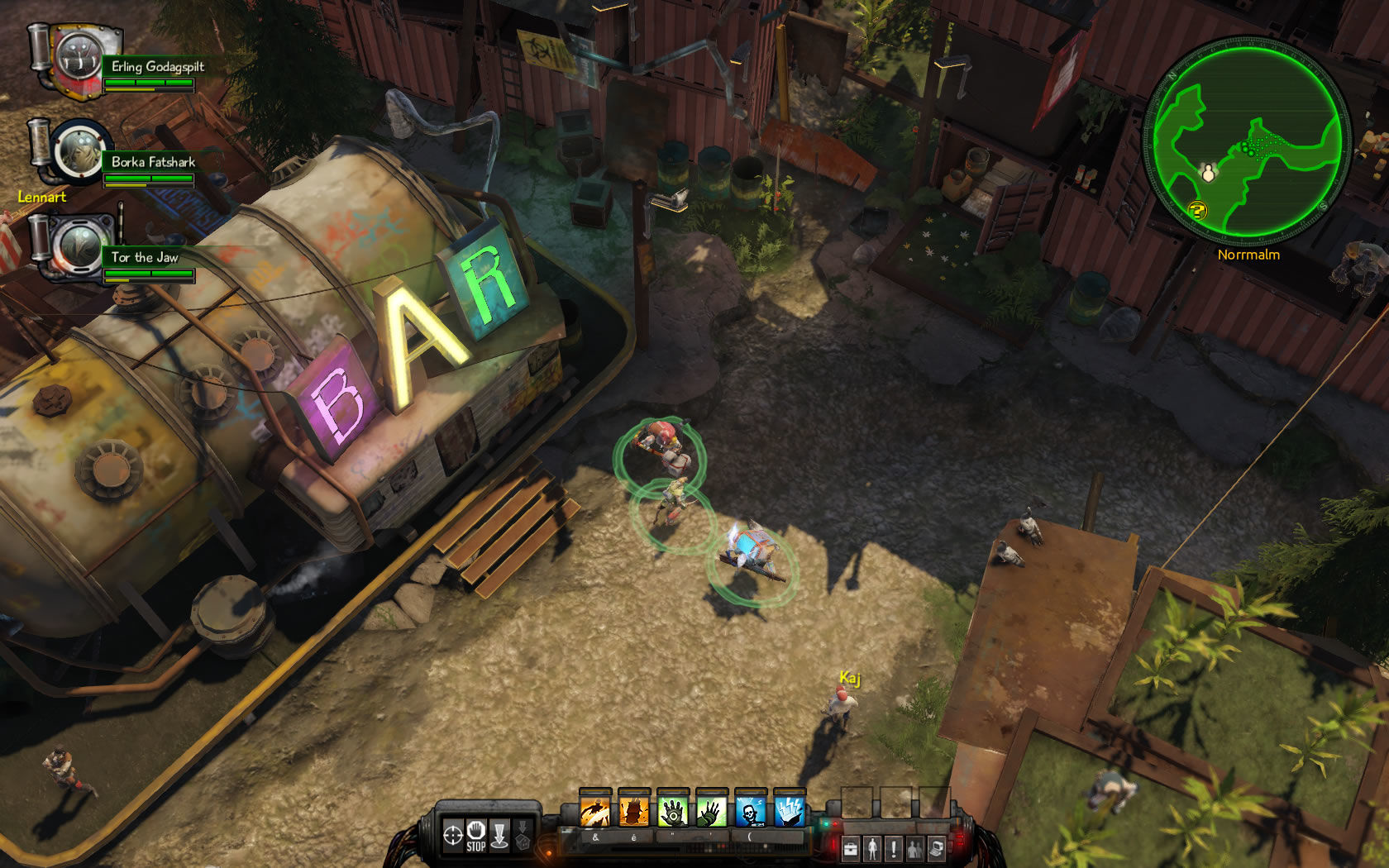The width and height of the screenshot is (1389, 868).
Task: Open the inventory briefcase button
Action: click(x=850, y=848)
